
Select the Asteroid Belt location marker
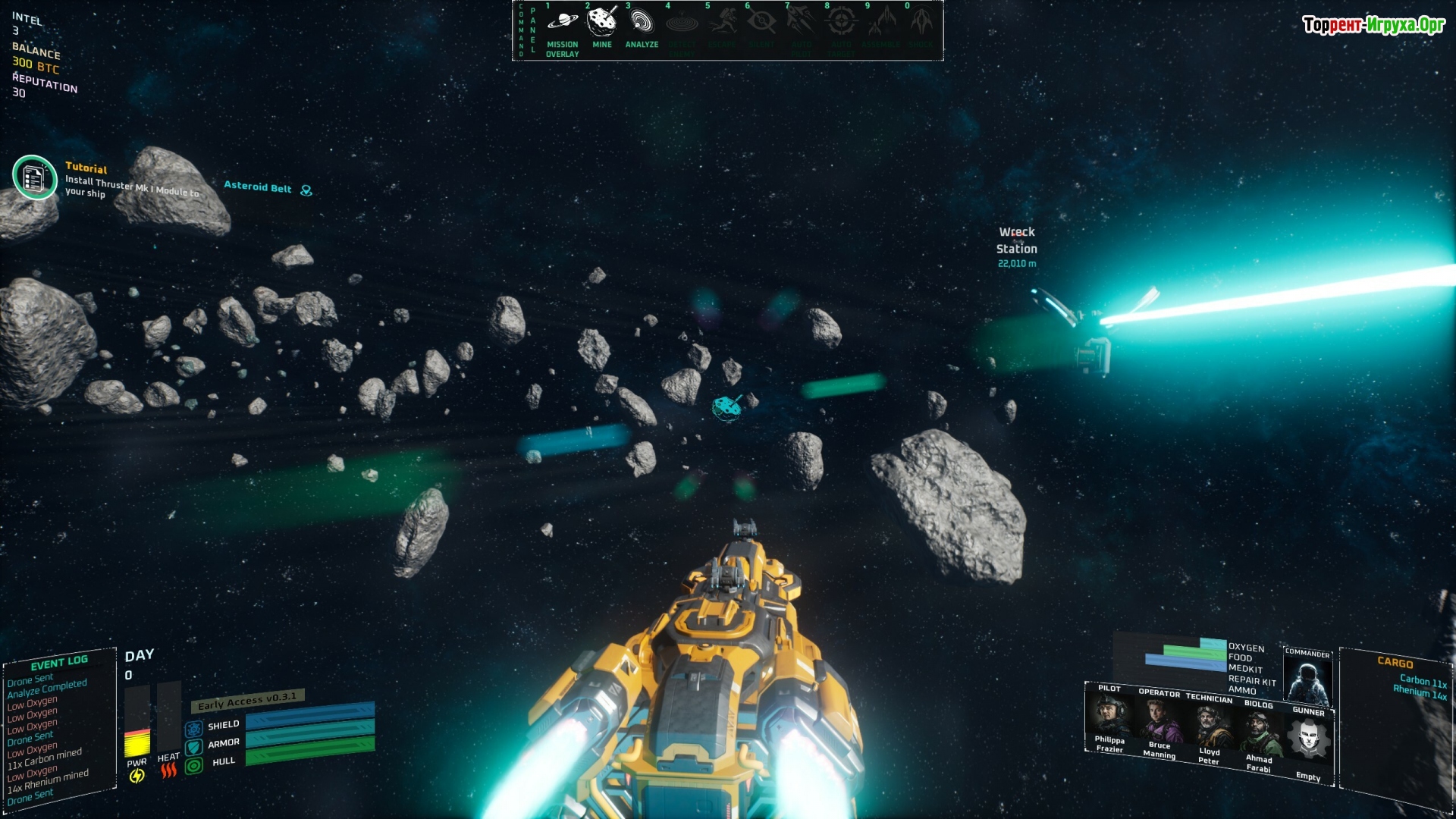pyautogui.click(x=306, y=190)
